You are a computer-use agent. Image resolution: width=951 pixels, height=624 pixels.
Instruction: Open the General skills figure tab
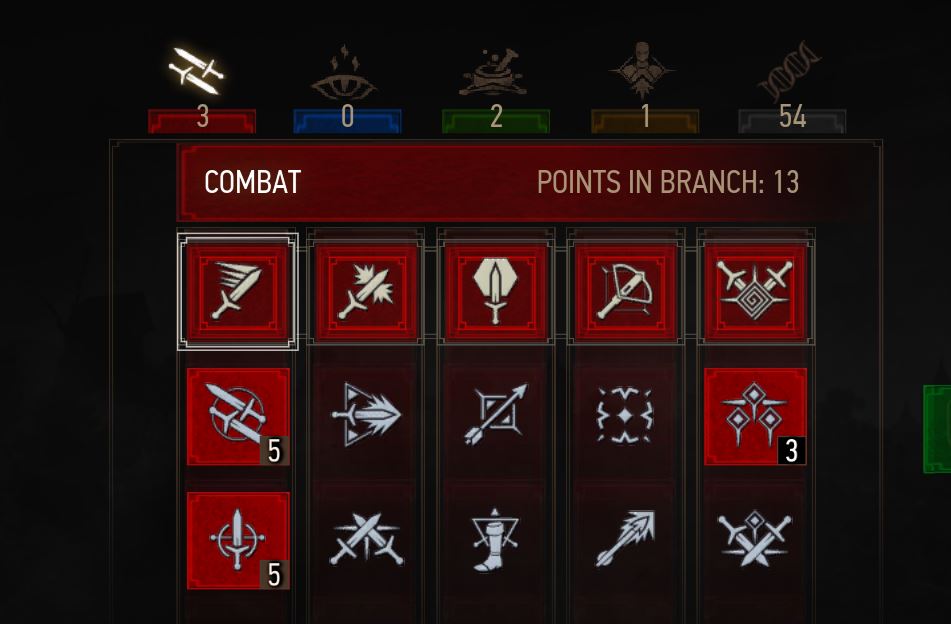click(643, 72)
